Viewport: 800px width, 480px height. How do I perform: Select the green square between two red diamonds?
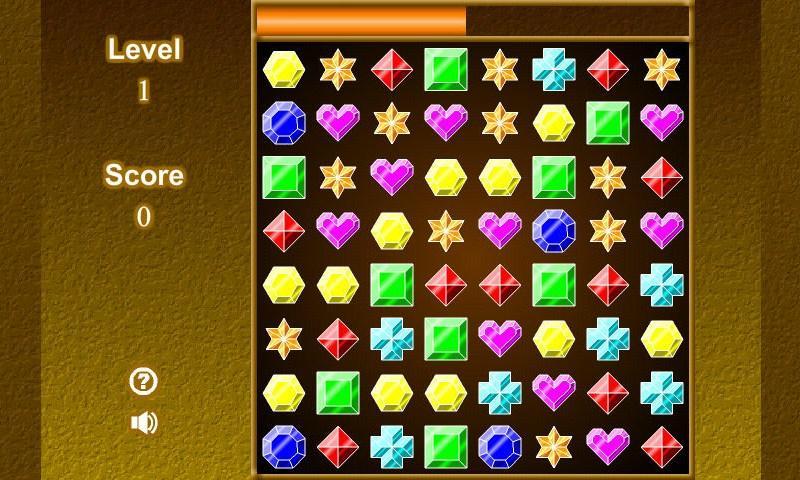553,284
